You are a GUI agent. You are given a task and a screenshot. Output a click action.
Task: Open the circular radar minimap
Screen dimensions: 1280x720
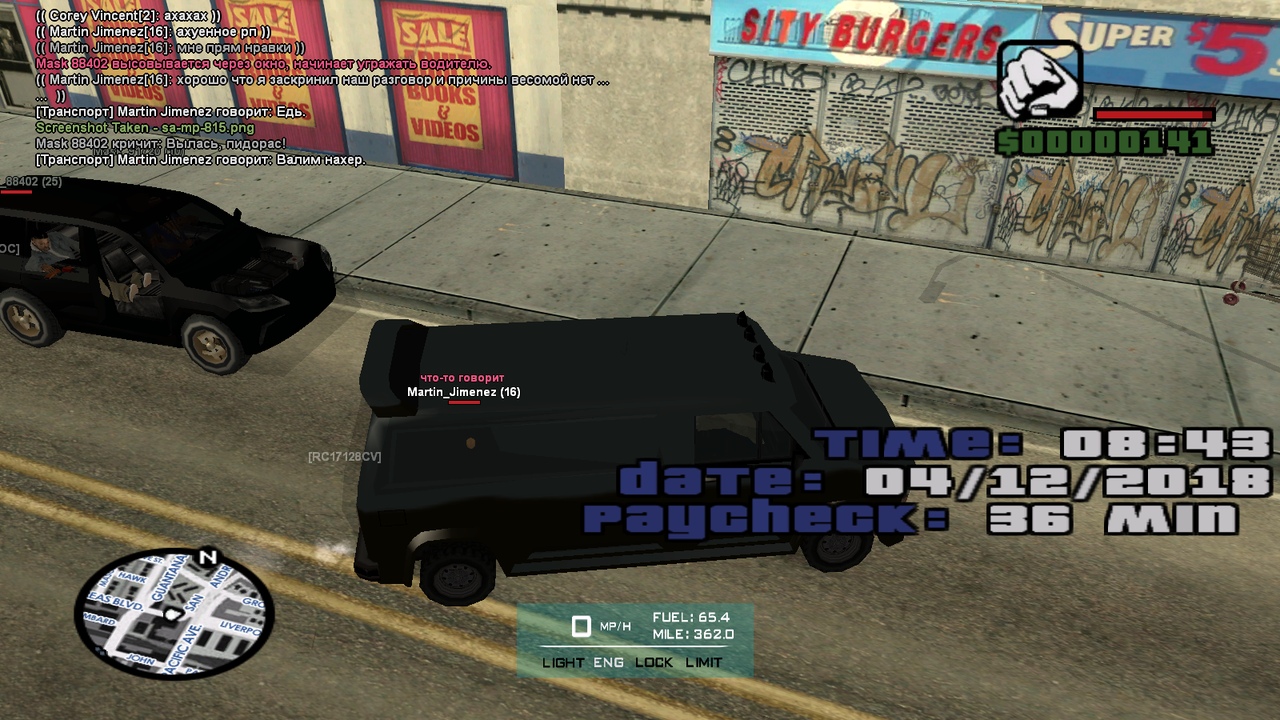173,613
